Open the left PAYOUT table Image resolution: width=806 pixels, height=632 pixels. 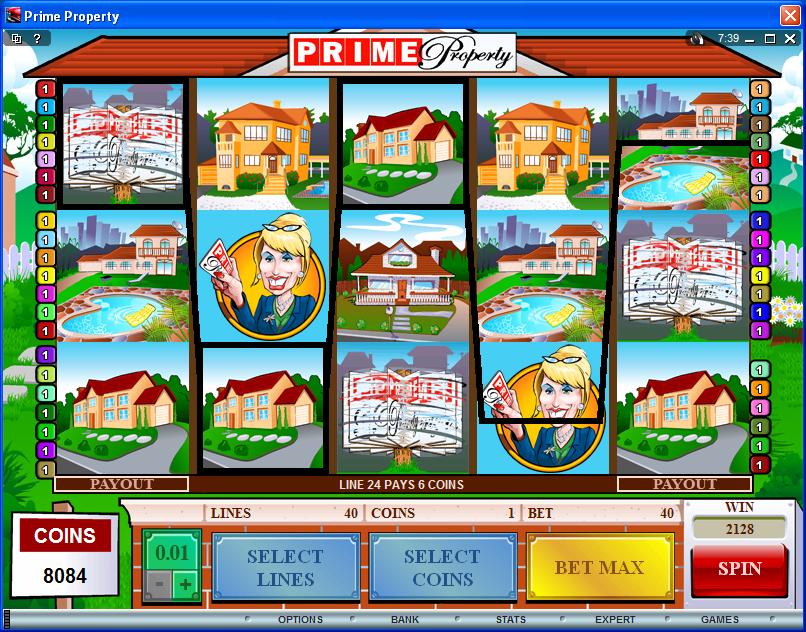[122, 484]
